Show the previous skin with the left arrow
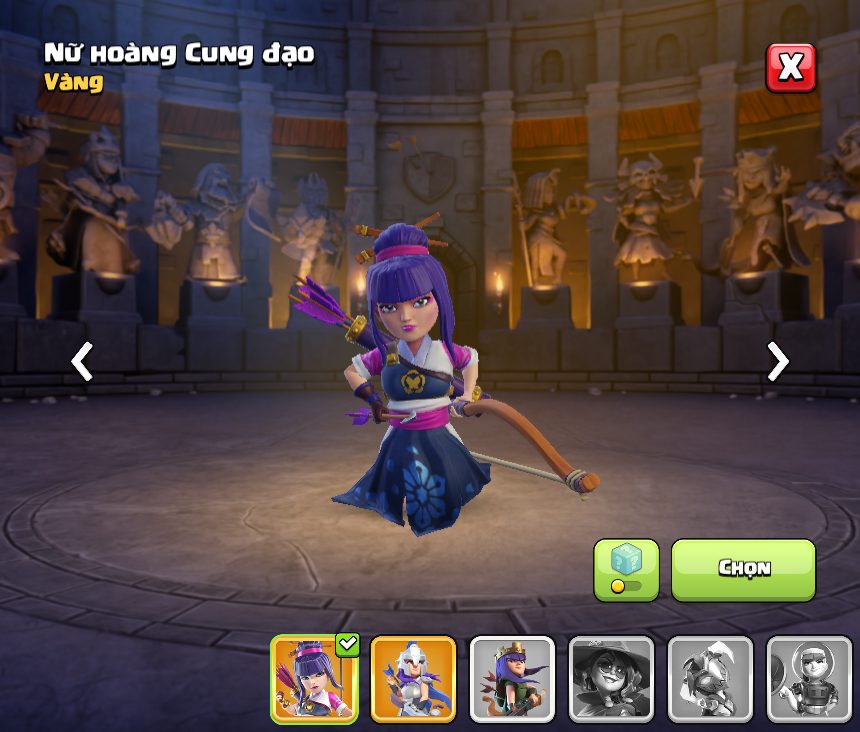The image size is (860, 732). click(x=82, y=361)
